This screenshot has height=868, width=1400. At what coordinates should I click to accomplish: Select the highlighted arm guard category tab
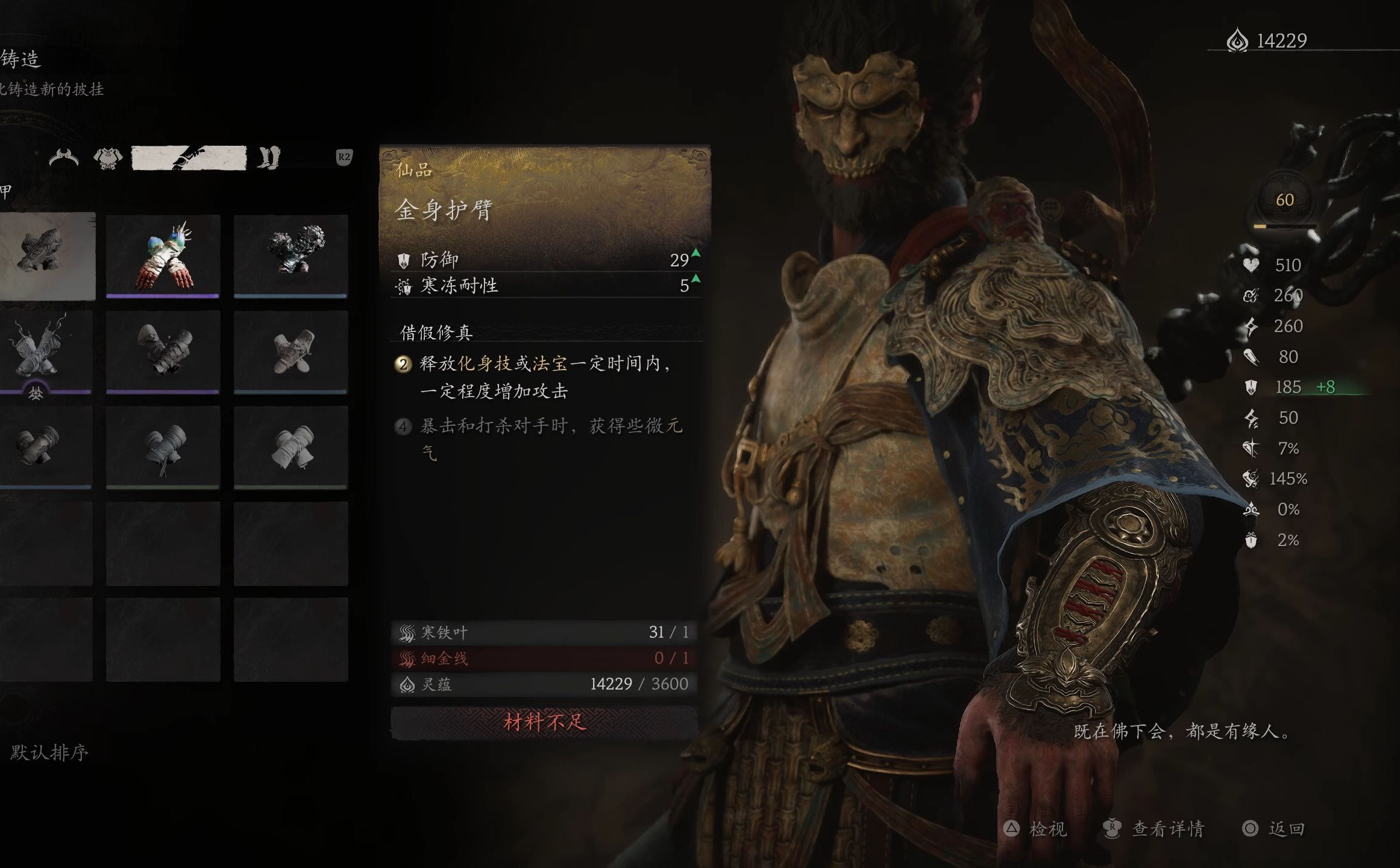tap(189, 158)
